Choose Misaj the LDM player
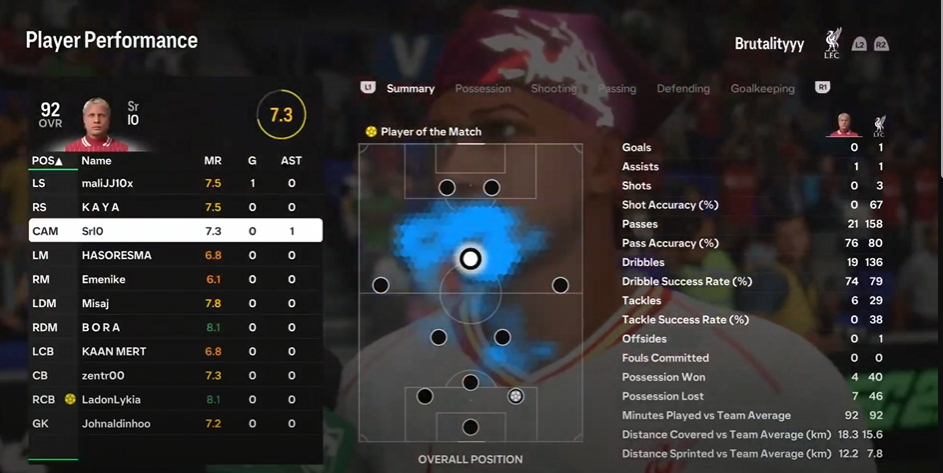The height and width of the screenshot is (473, 943). (175, 303)
